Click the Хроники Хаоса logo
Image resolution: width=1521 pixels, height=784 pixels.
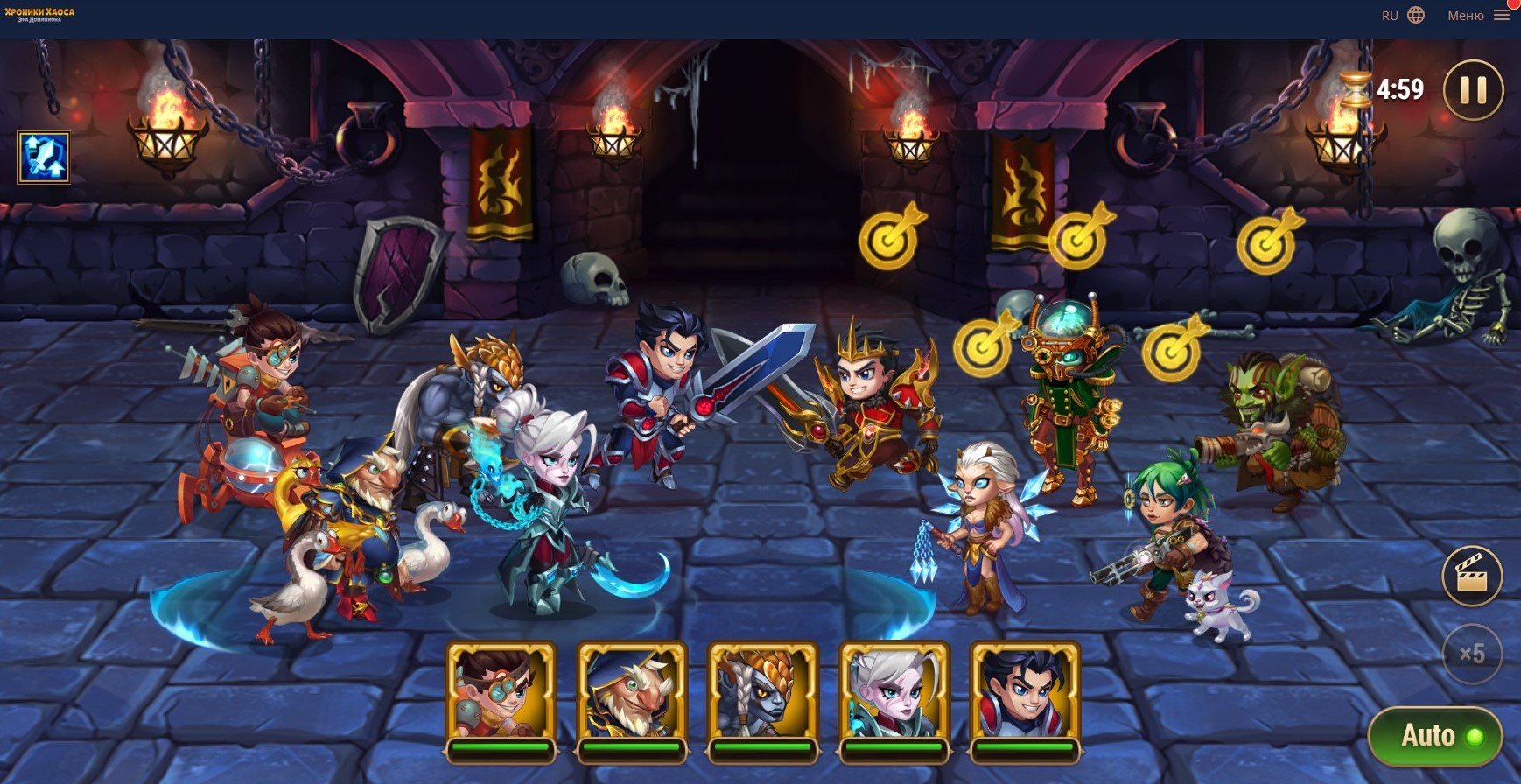point(39,15)
